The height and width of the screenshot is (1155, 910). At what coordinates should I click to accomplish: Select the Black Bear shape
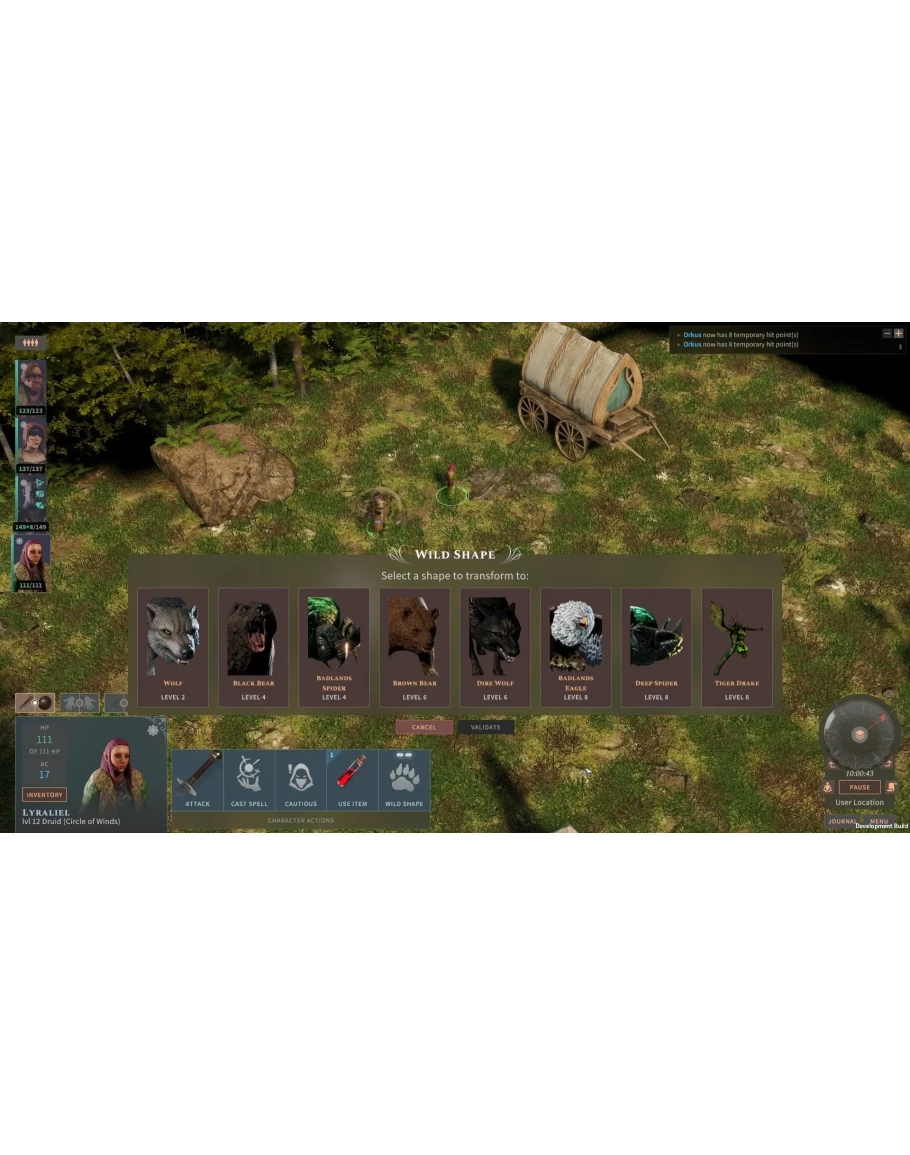coord(253,646)
